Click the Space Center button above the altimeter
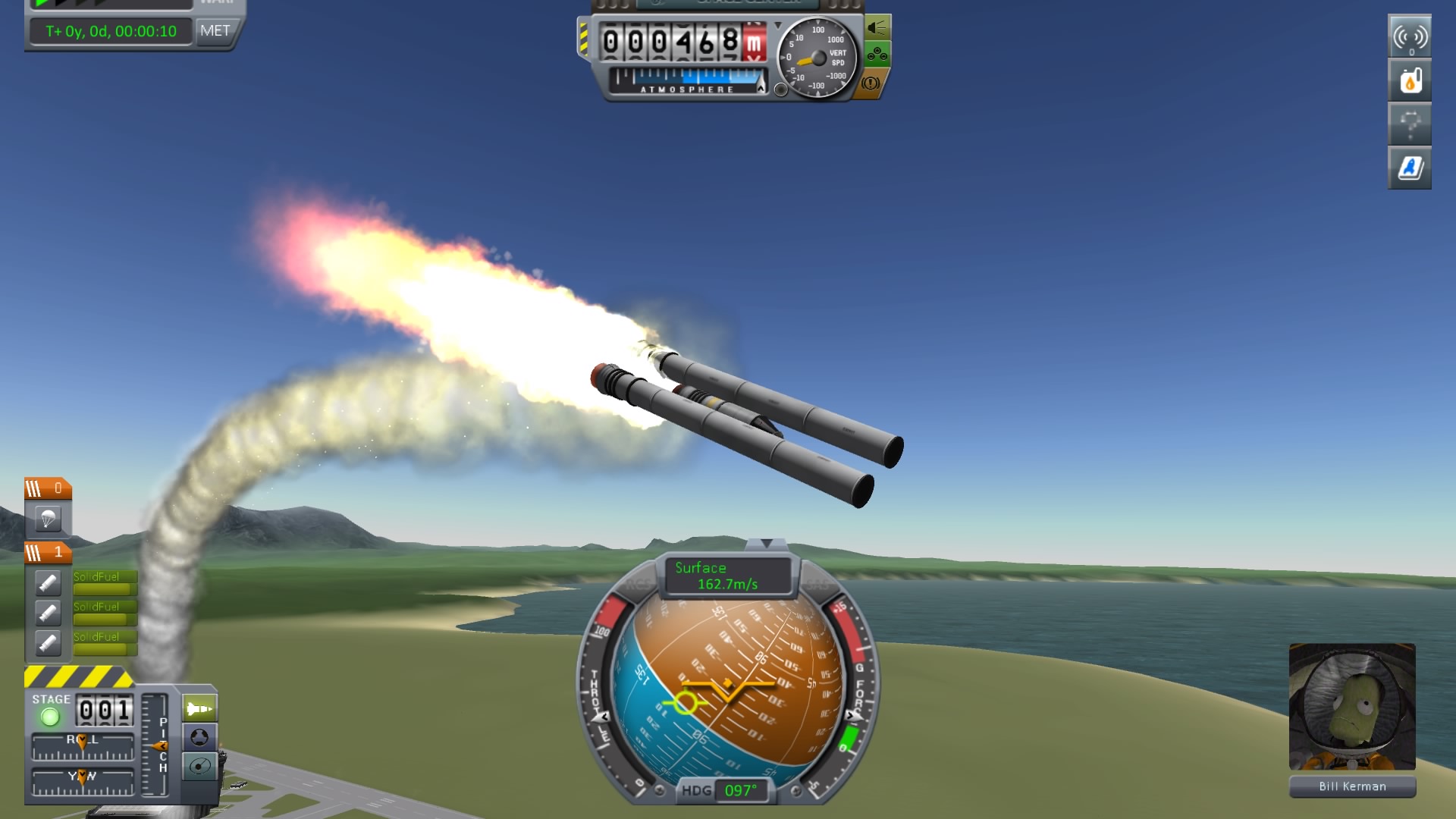The height and width of the screenshot is (819, 1456). point(726,3)
